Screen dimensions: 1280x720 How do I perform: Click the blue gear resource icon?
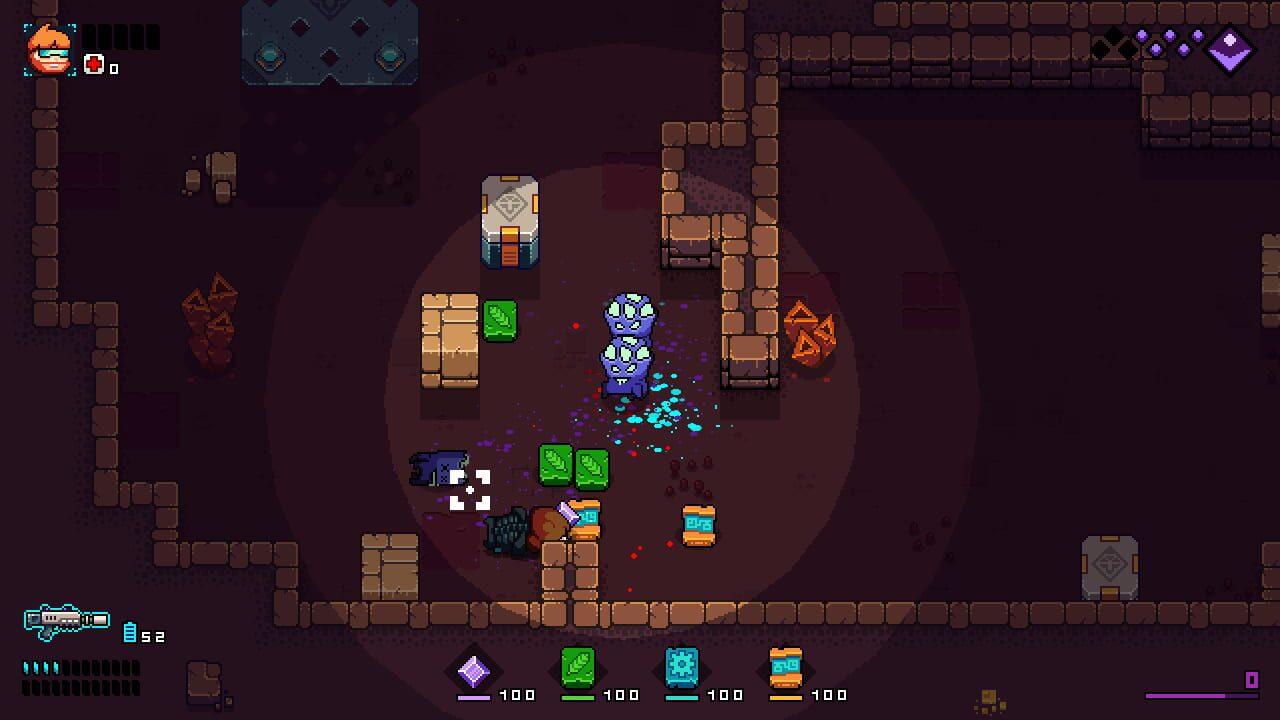pos(681,670)
